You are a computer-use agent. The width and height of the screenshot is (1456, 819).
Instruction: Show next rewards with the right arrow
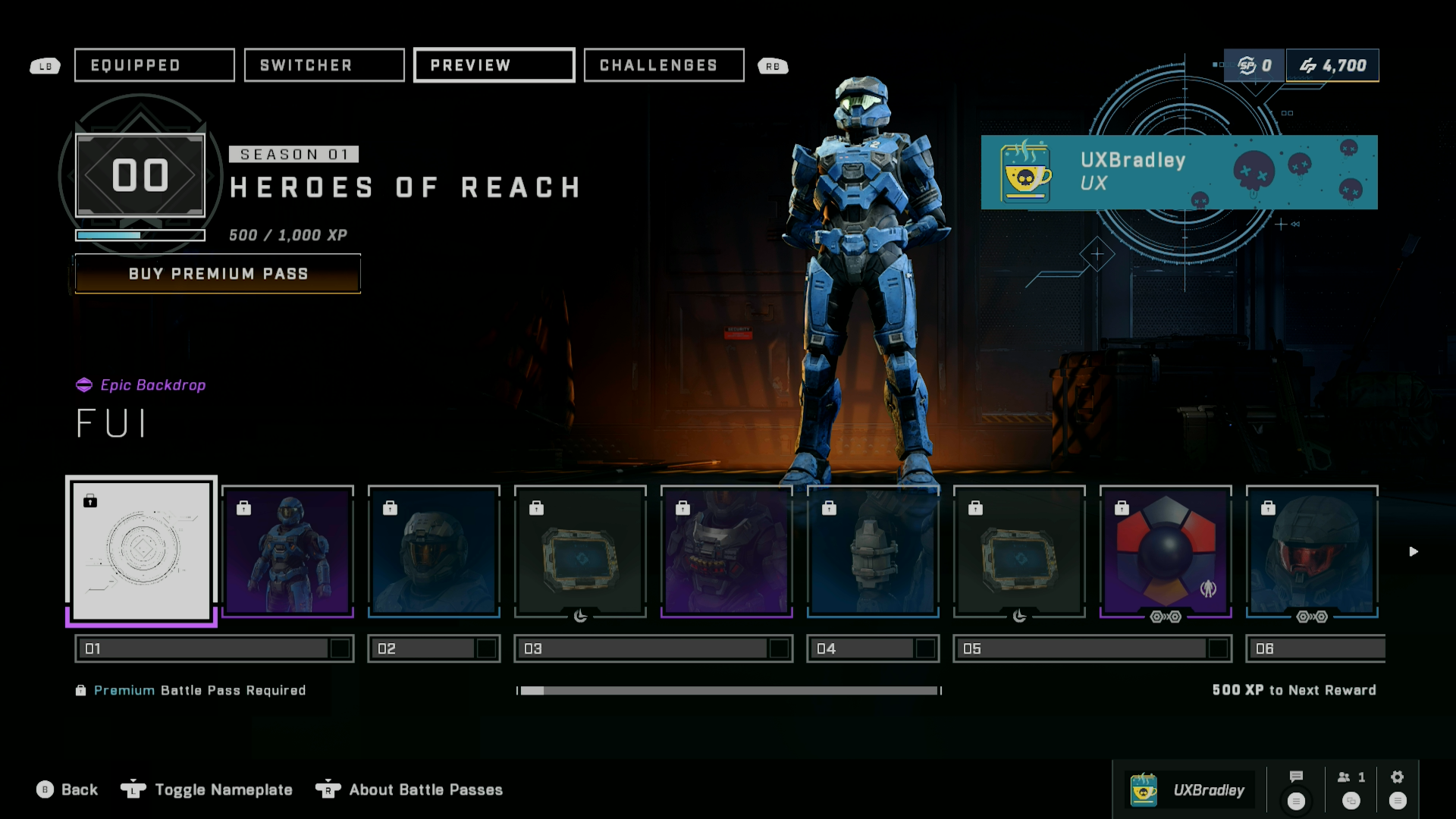pos(1414,551)
